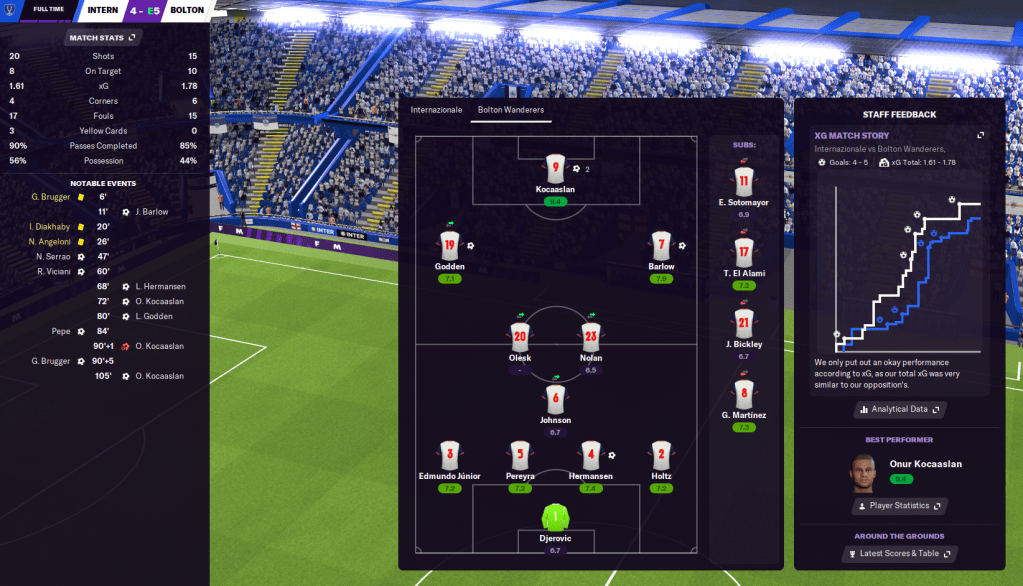Expand the xG Match Story panel
The image size is (1023, 586).
(x=980, y=135)
